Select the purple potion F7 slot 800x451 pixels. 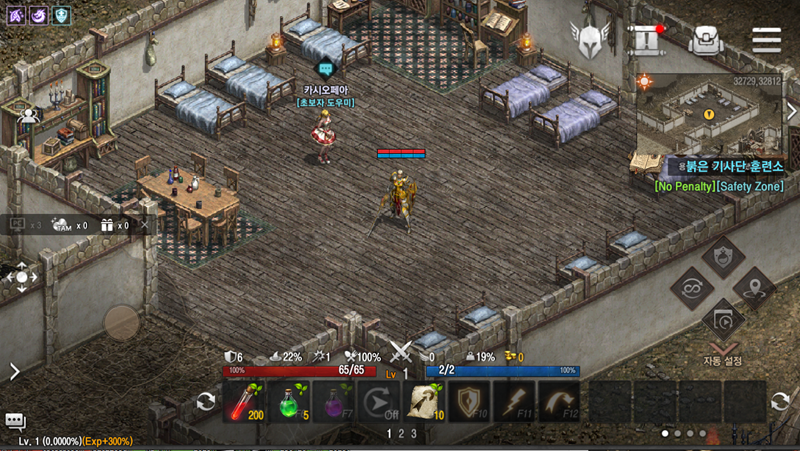[x=335, y=401]
